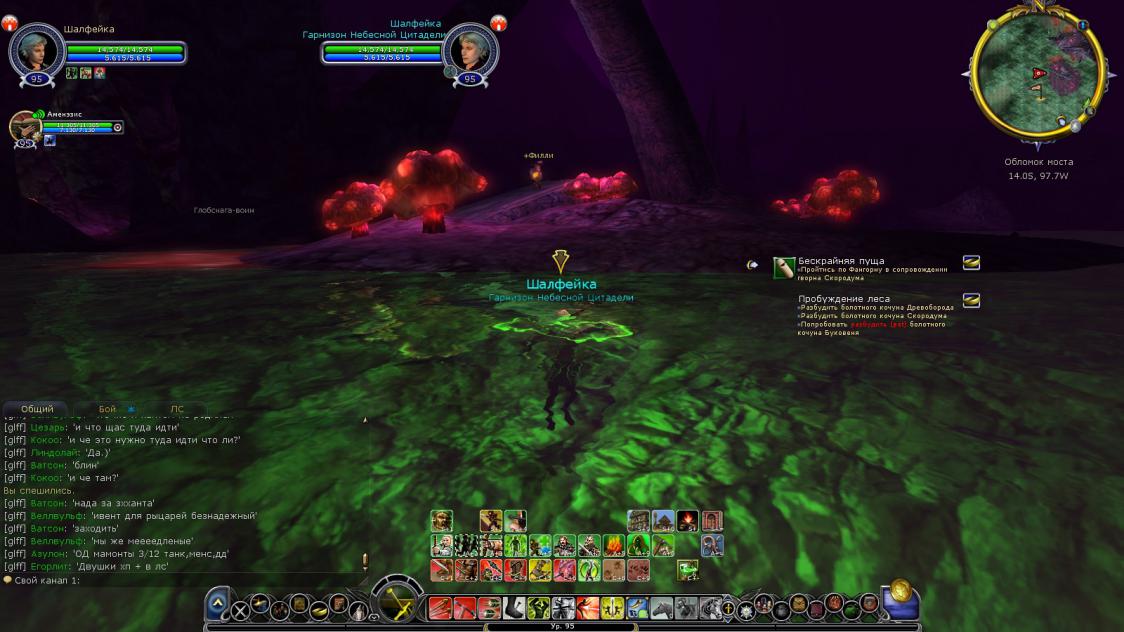Switch to the Общий chat tab
The height and width of the screenshot is (632, 1124).
[x=37, y=409]
